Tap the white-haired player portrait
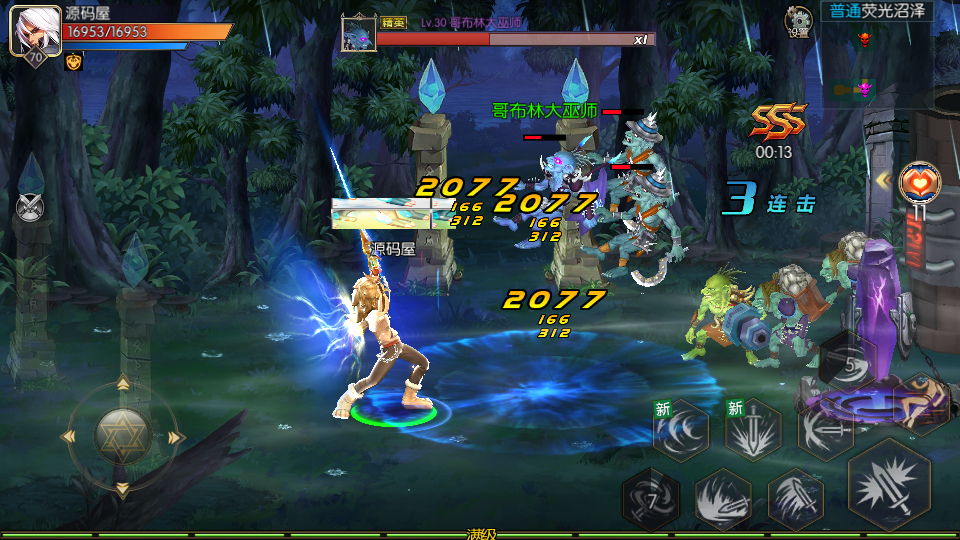960x540 pixels. click(x=33, y=30)
